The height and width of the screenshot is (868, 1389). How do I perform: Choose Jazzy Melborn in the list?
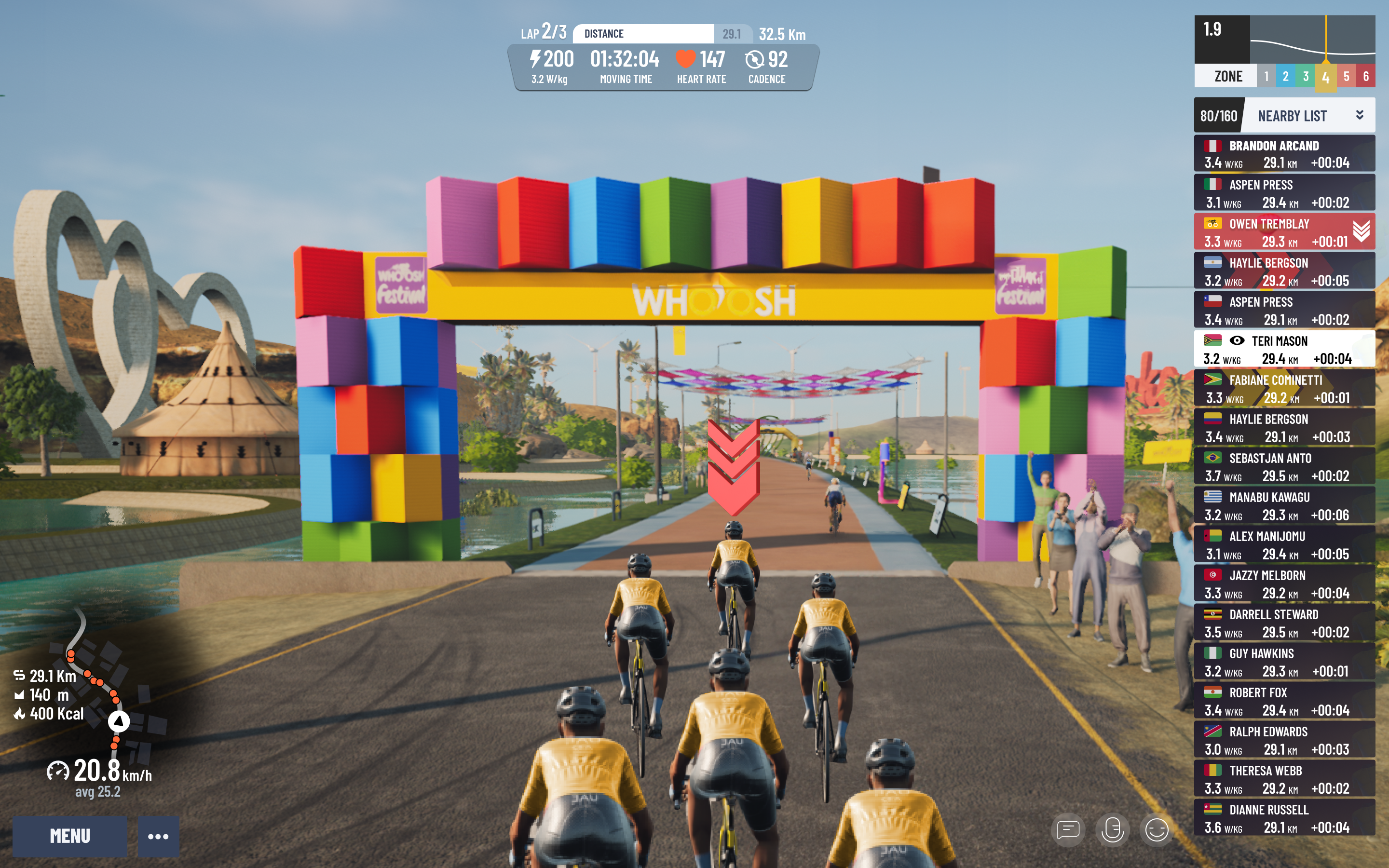[x=1284, y=583]
